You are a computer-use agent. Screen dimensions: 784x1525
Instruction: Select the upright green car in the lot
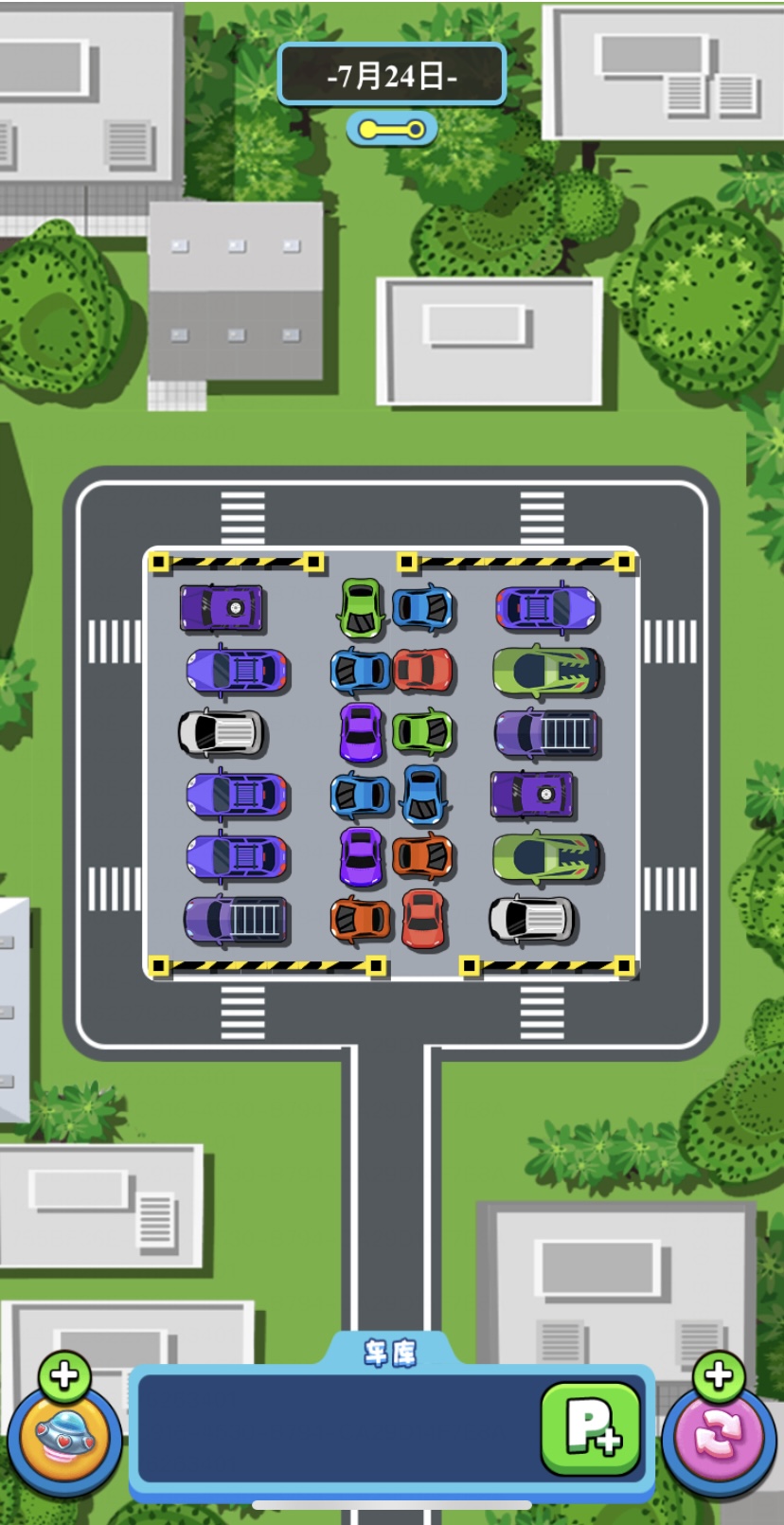click(361, 608)
